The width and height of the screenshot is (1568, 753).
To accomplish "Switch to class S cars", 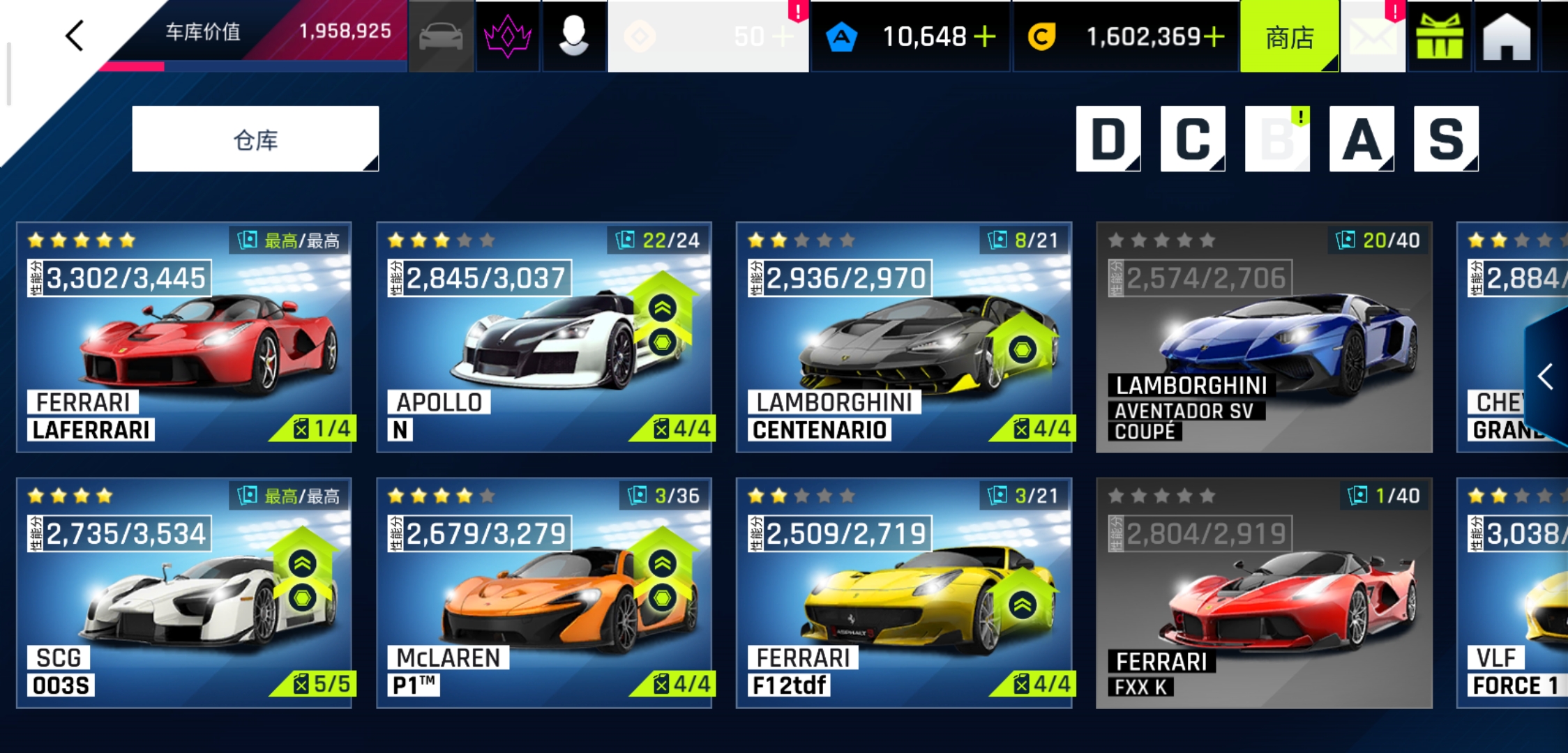I will coord(1445,139).
